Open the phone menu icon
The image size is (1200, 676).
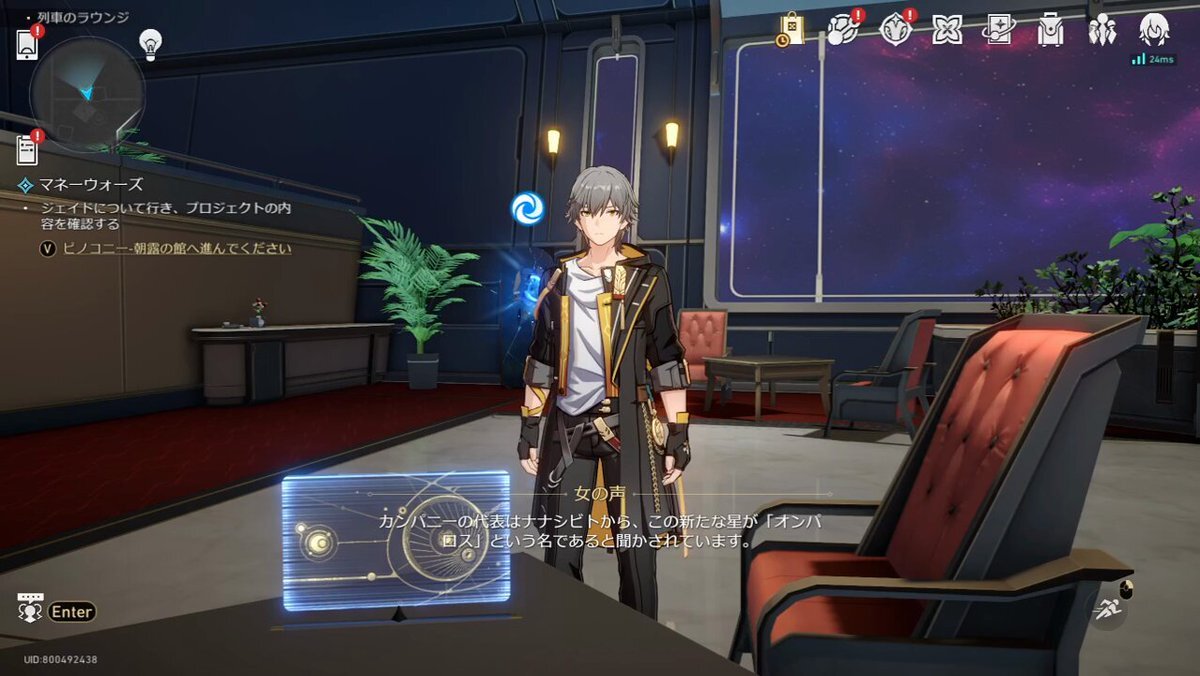pos(27,45)
